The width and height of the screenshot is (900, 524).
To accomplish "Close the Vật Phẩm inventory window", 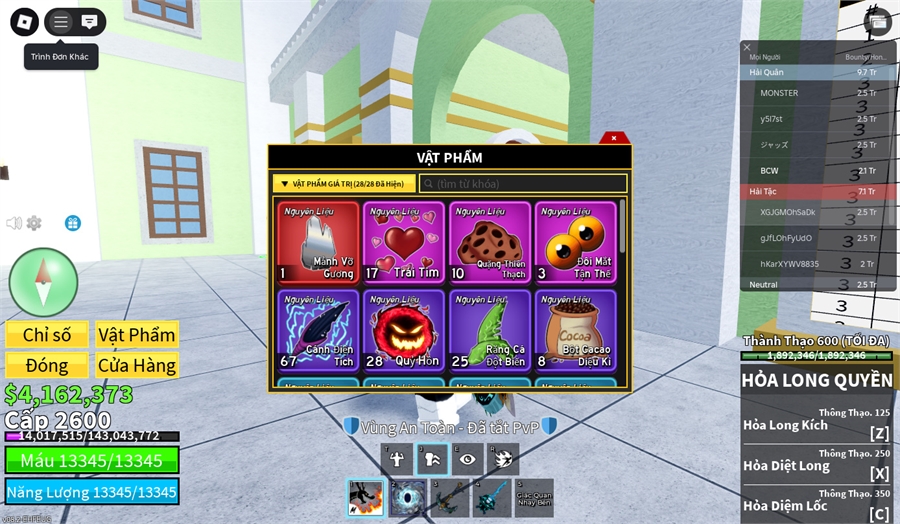I will tap(613, 138).
